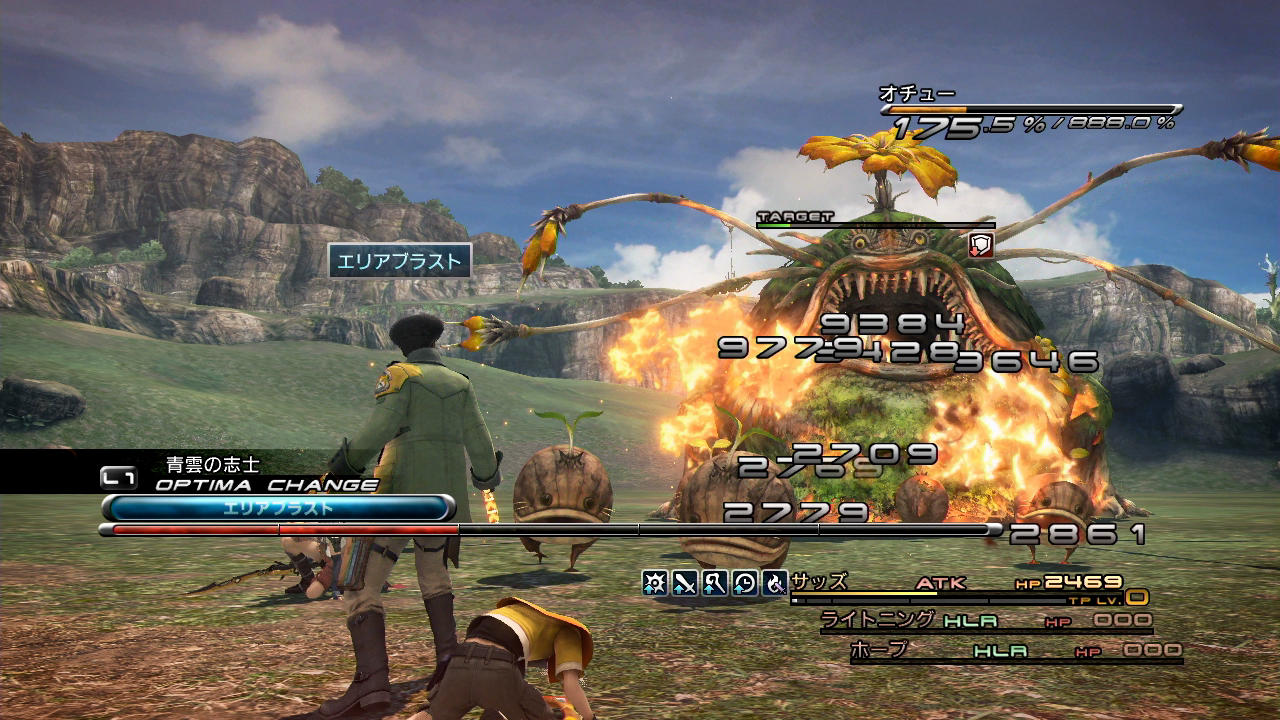The width and height of the screenshot is (1280, 720).
Task: Click the shield debuff icon on the target
Action: [x=981, y=245]
